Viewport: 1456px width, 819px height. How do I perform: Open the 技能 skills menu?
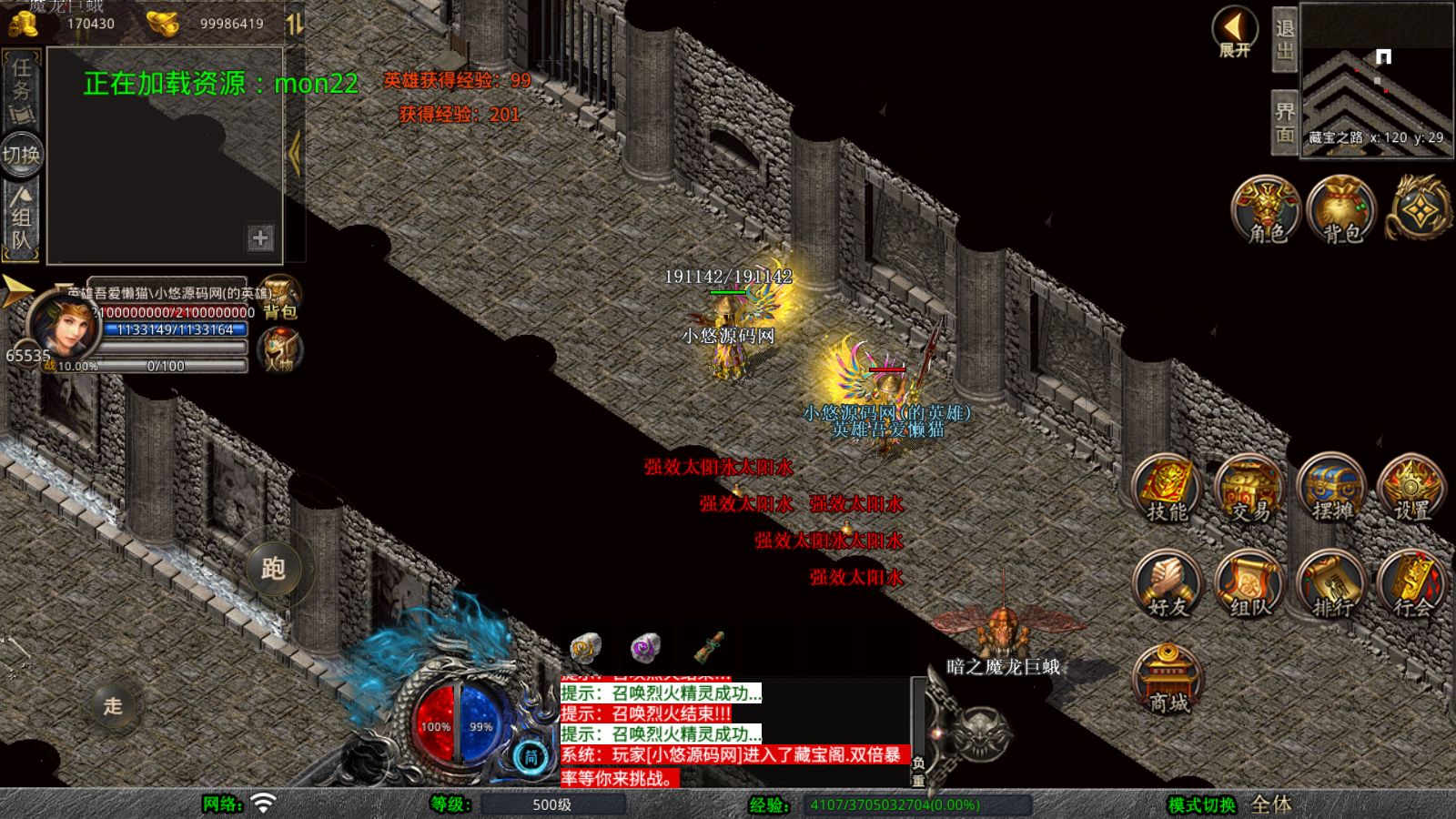tap(1168, 490)
